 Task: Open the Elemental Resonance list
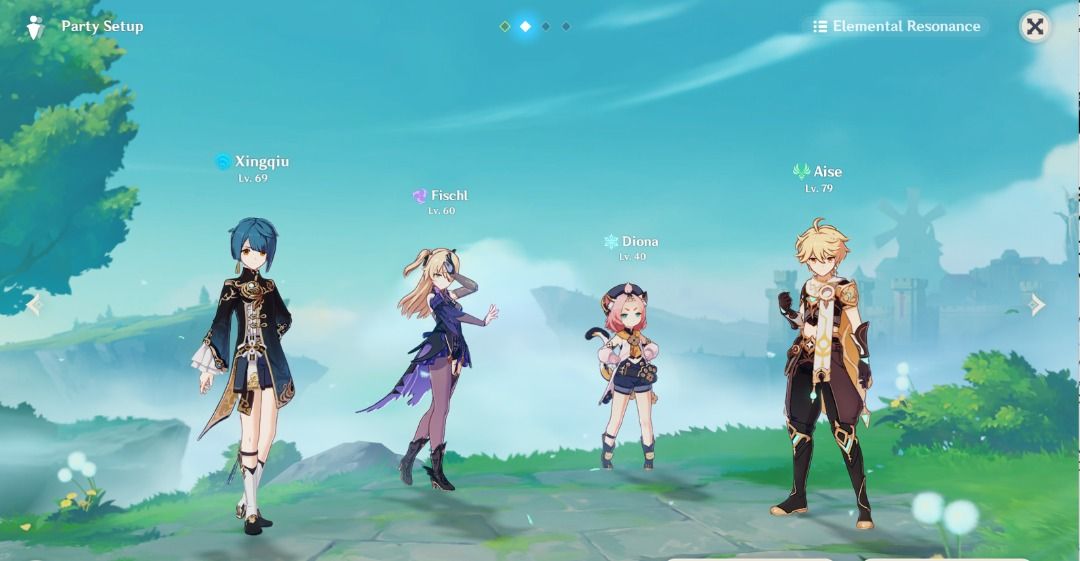pos(897,27)
